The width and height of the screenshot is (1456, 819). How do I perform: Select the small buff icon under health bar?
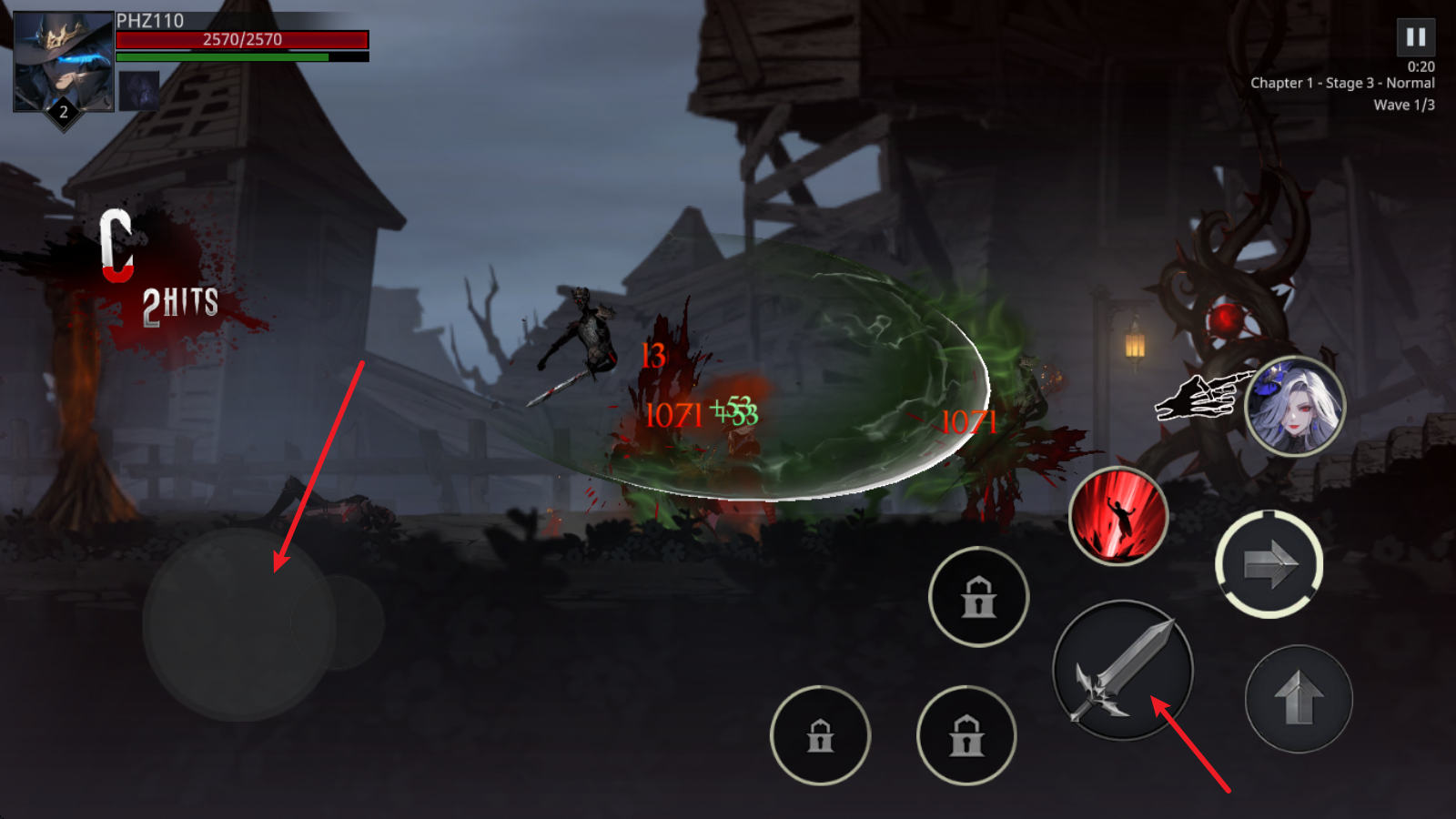139,91
